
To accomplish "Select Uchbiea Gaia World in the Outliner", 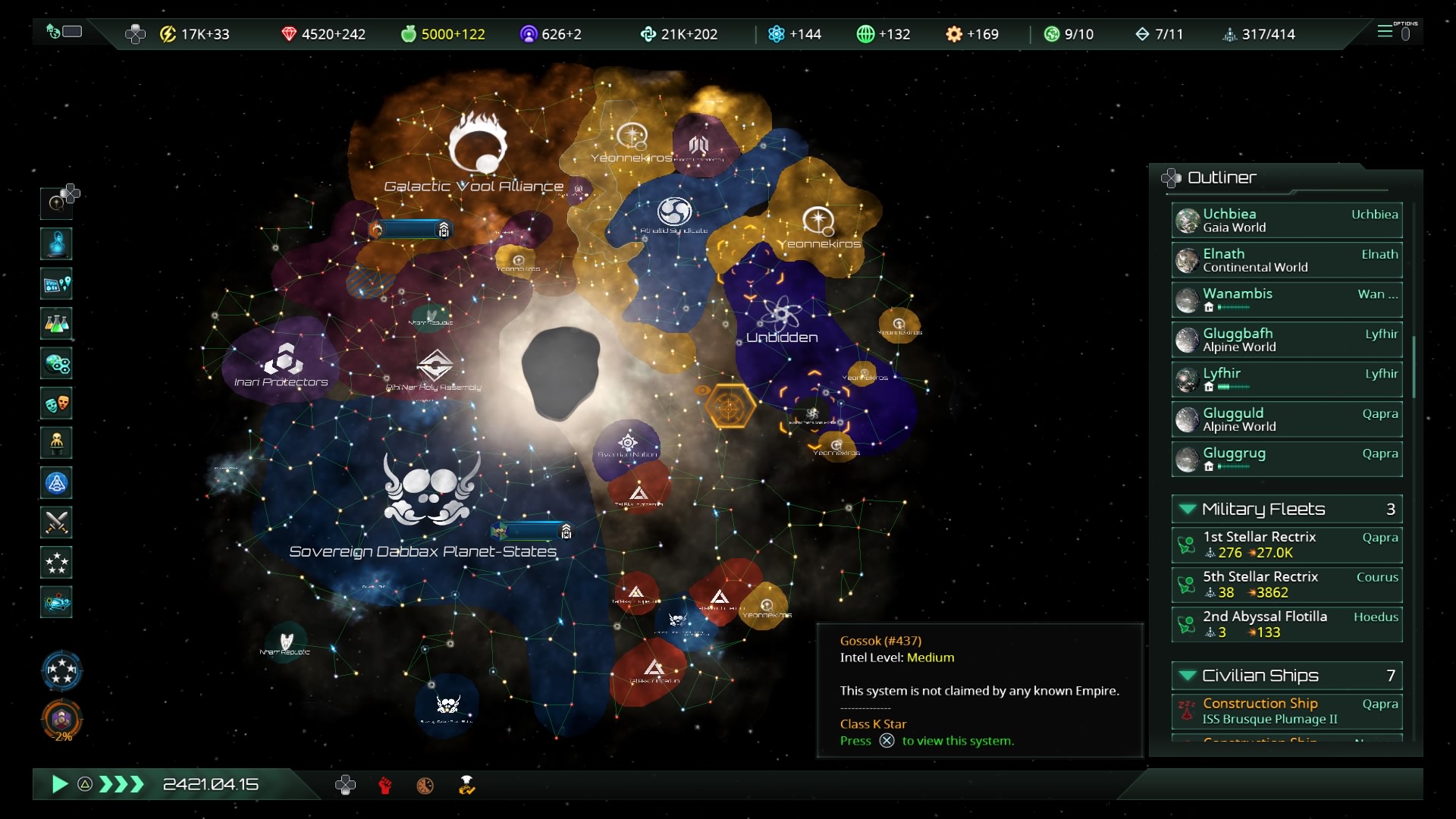I will click(1286, 221).
